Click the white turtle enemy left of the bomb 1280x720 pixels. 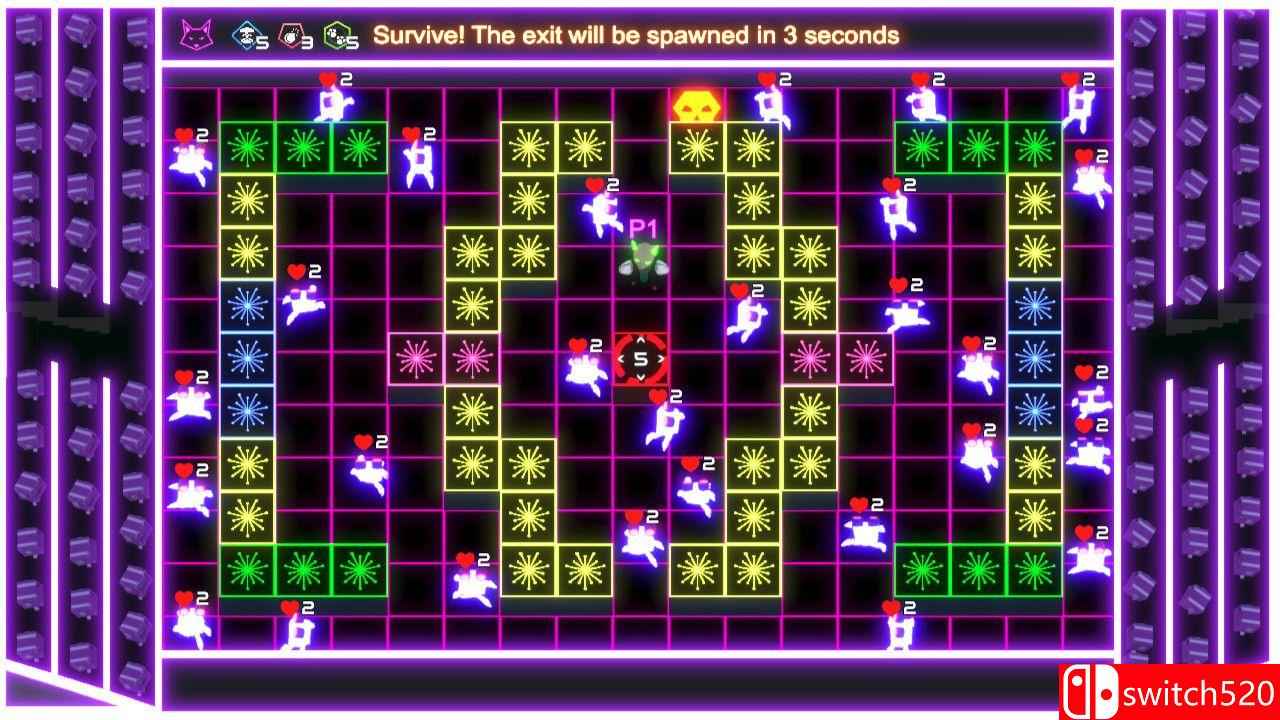coord(585,372)
